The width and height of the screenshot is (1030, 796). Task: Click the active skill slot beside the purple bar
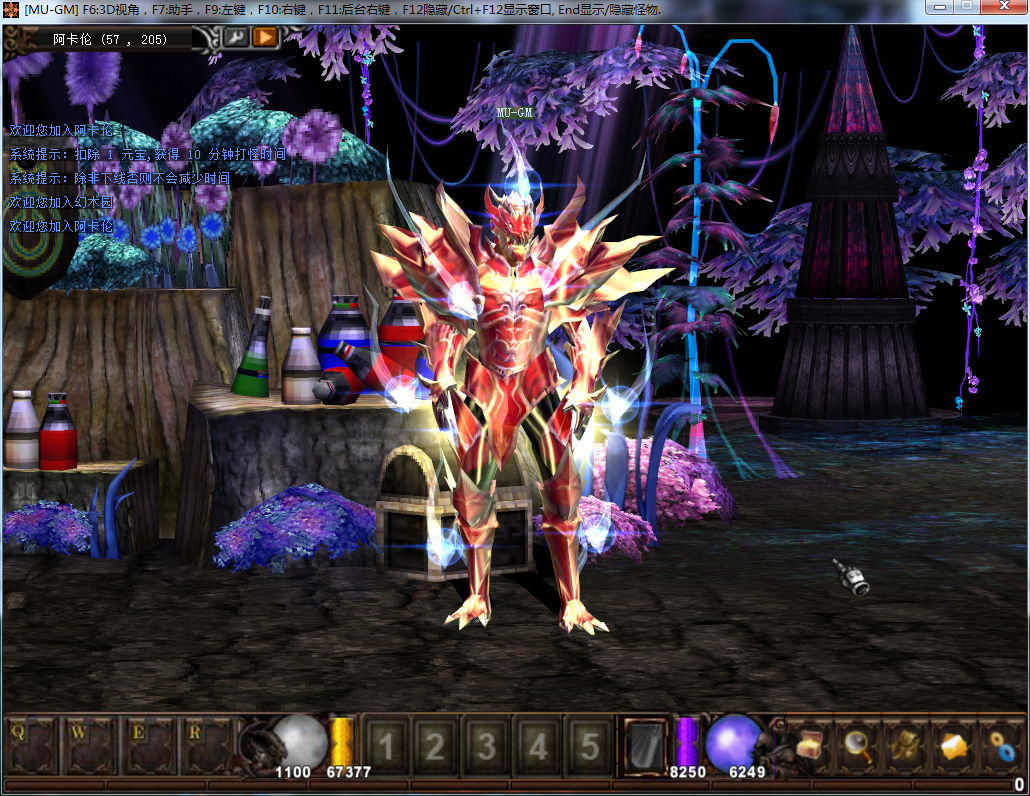click(x=643, y=745)
